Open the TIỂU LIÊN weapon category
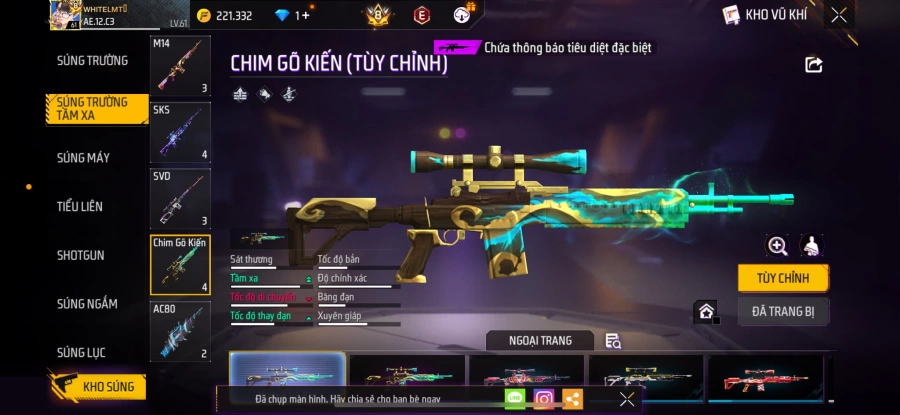 tap(80, 206)
